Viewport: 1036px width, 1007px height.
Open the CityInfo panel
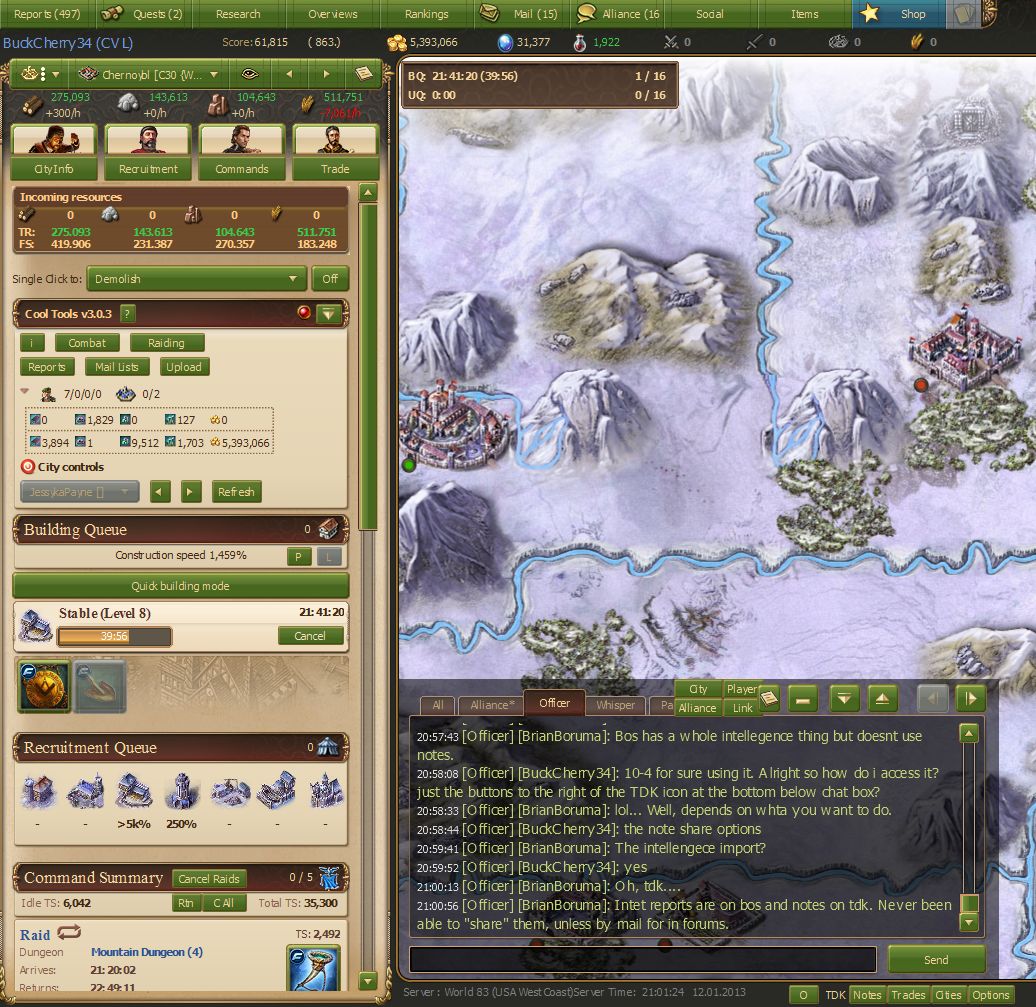pos(53,169)
